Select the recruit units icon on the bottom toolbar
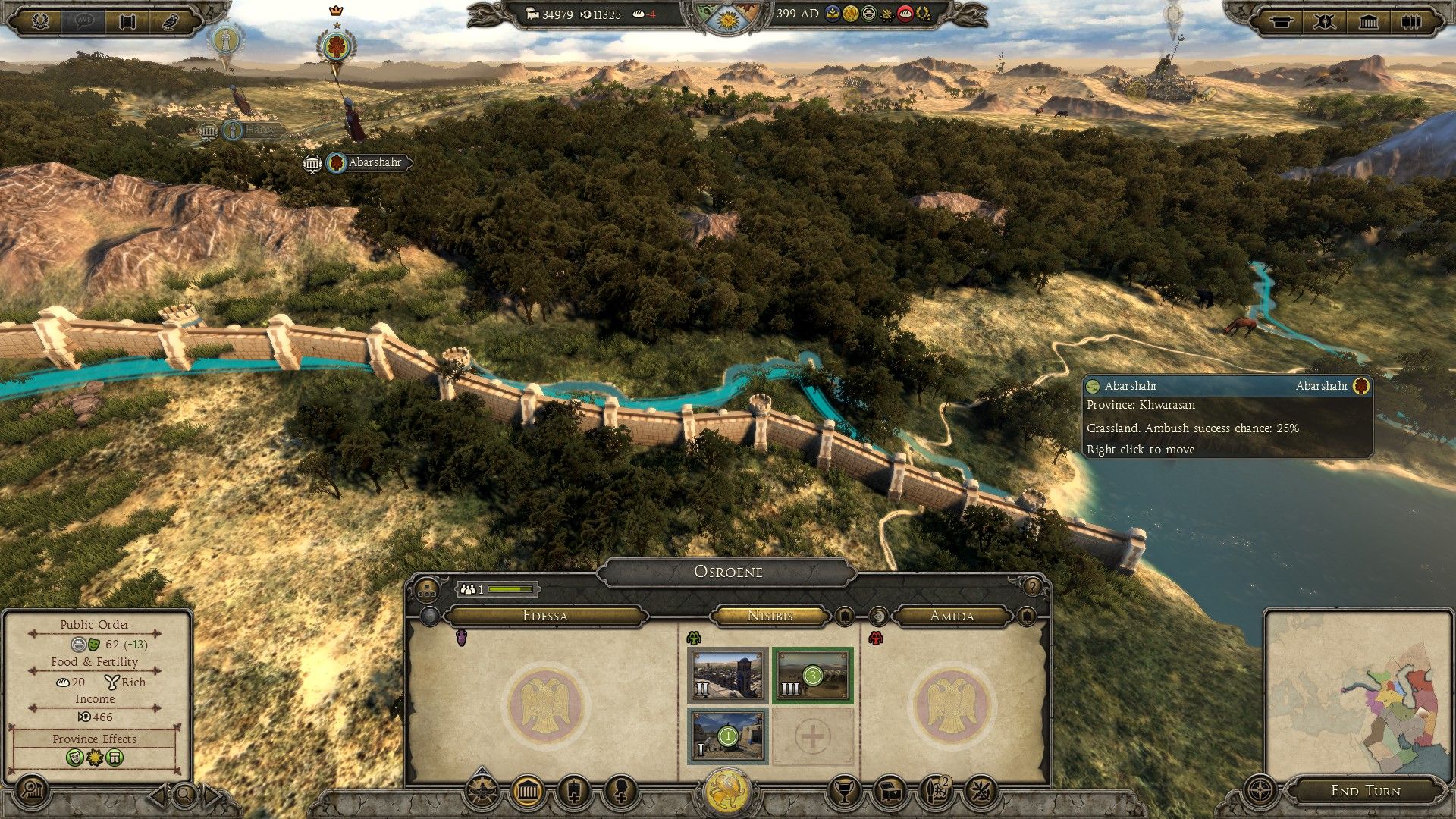Image resolution: width=1456 pixels, height=819 pixels. pos(573,789)
